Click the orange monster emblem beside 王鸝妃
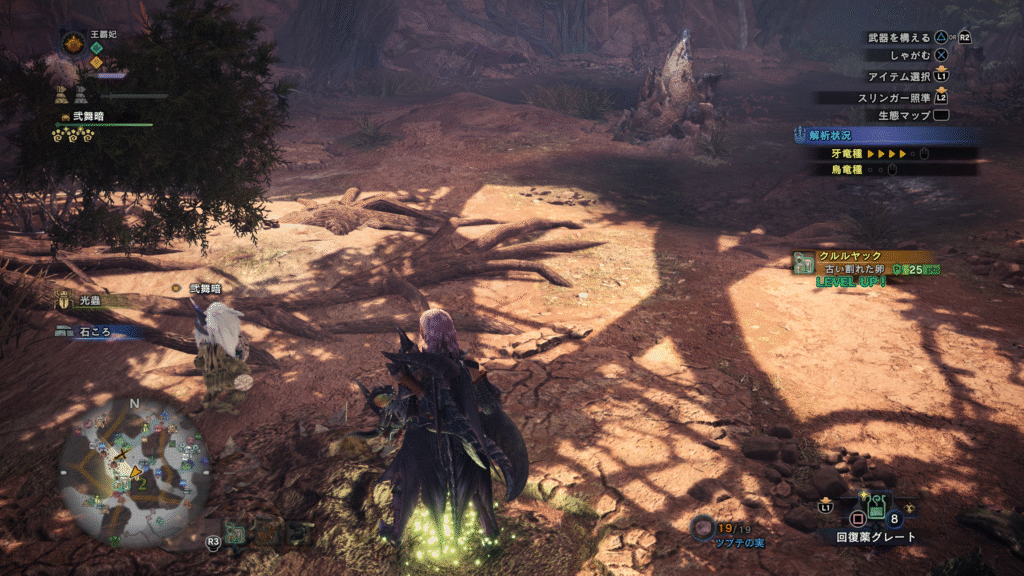 73,43
